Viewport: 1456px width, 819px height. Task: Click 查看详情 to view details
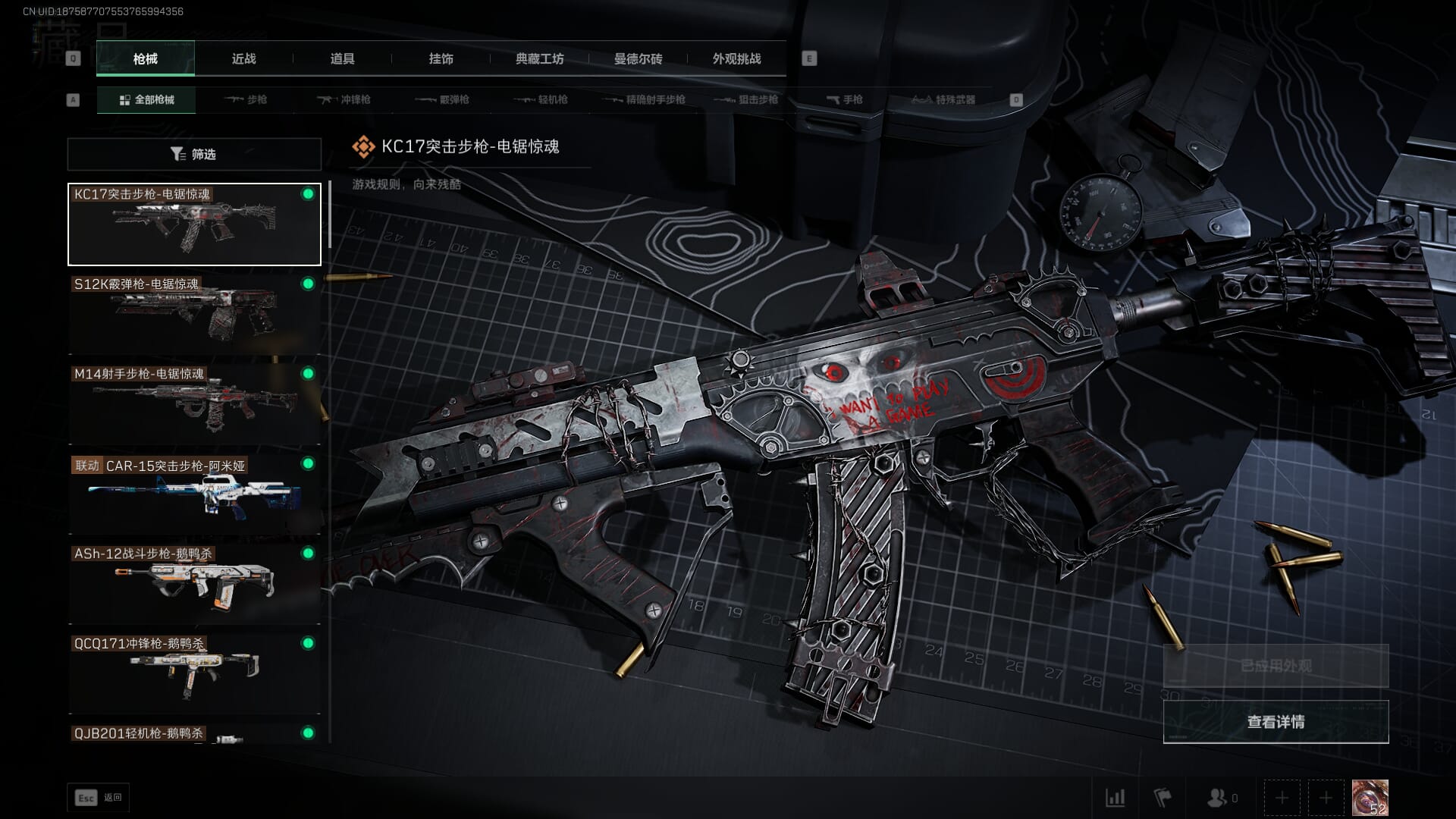click(x=1276, y=722)
